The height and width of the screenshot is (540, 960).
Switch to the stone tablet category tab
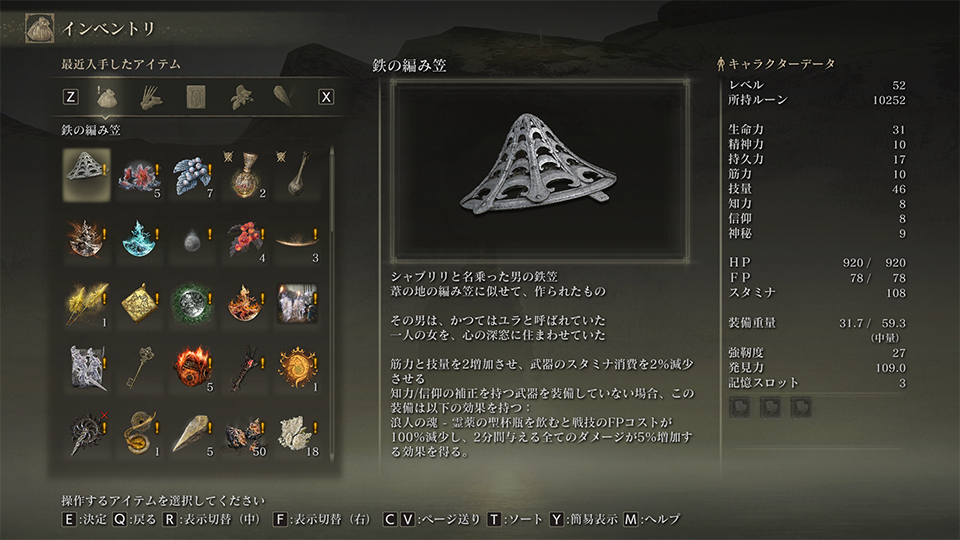pos(196,97)
